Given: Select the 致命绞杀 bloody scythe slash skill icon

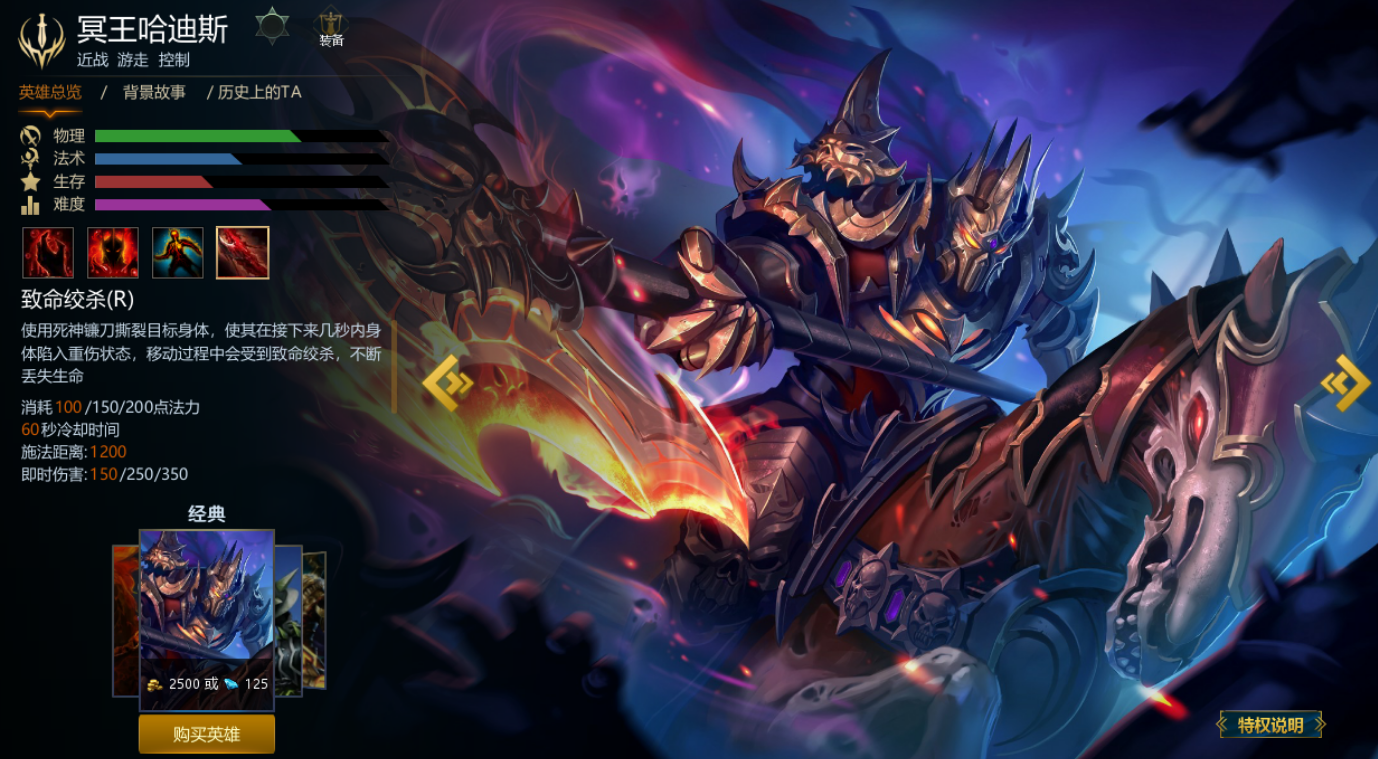Looking at the screenshot, I should tap(242, 252).
